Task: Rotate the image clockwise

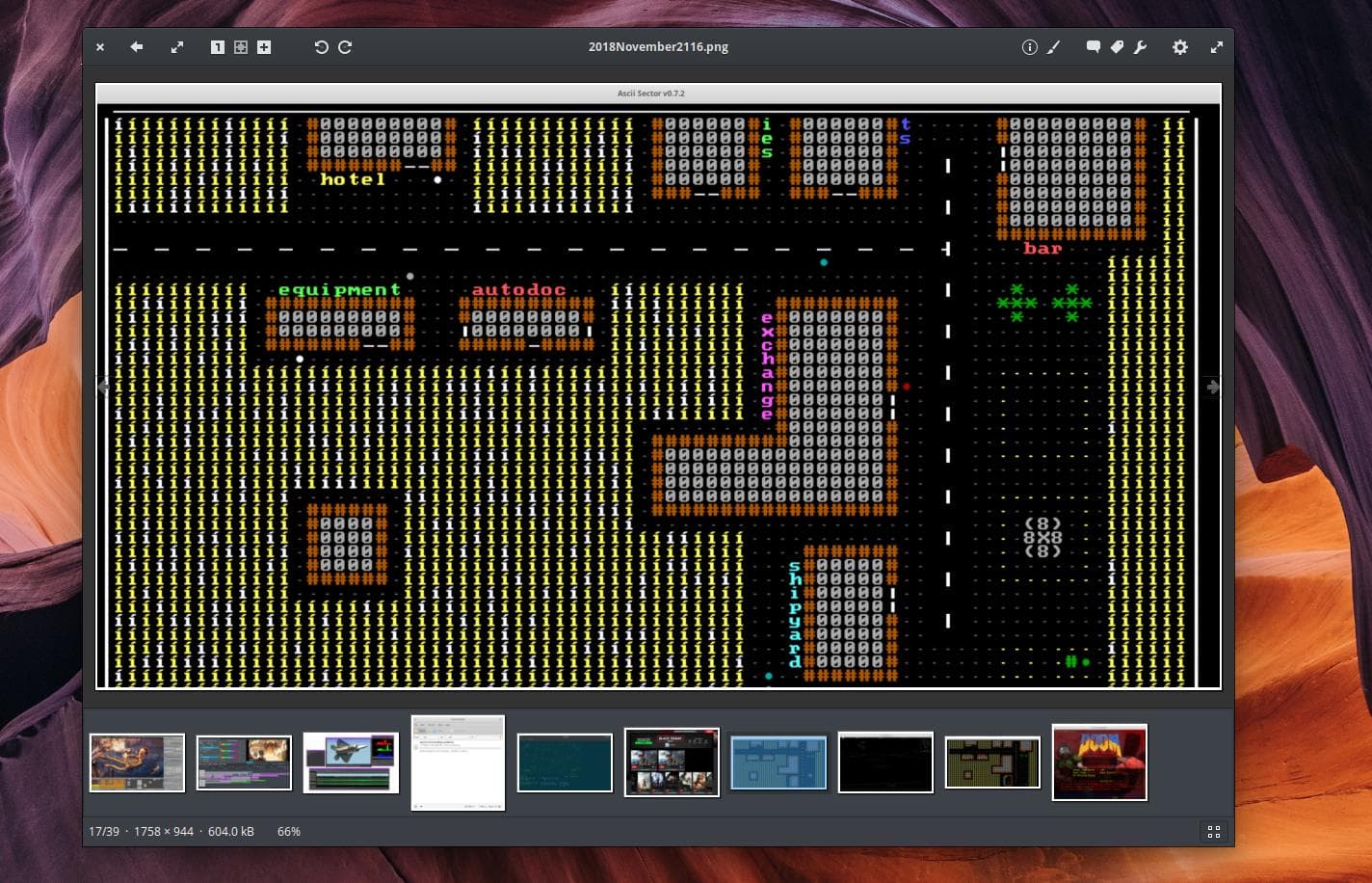Action: click(344, 46)
